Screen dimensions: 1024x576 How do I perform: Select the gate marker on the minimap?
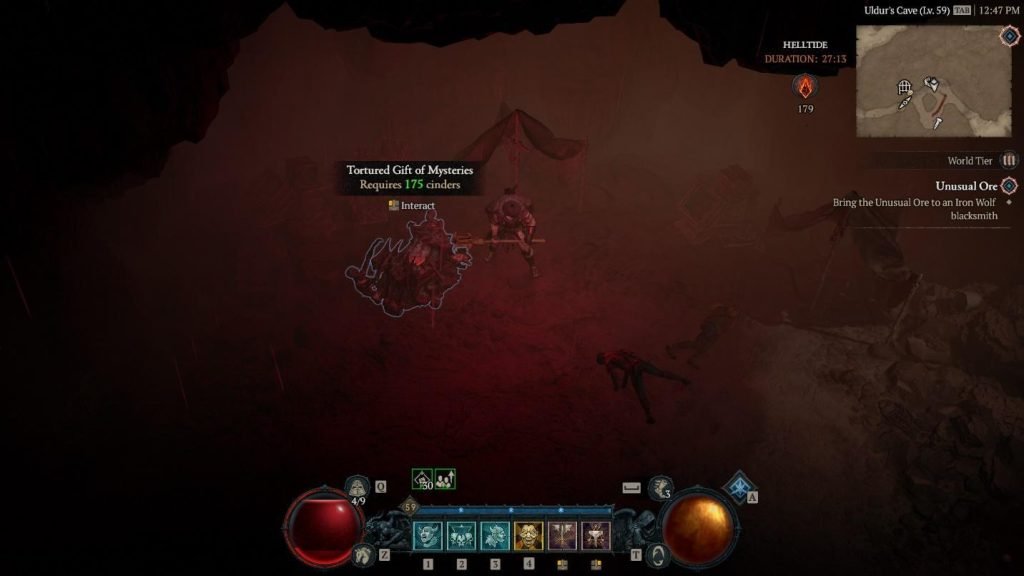tap(904, 88)
